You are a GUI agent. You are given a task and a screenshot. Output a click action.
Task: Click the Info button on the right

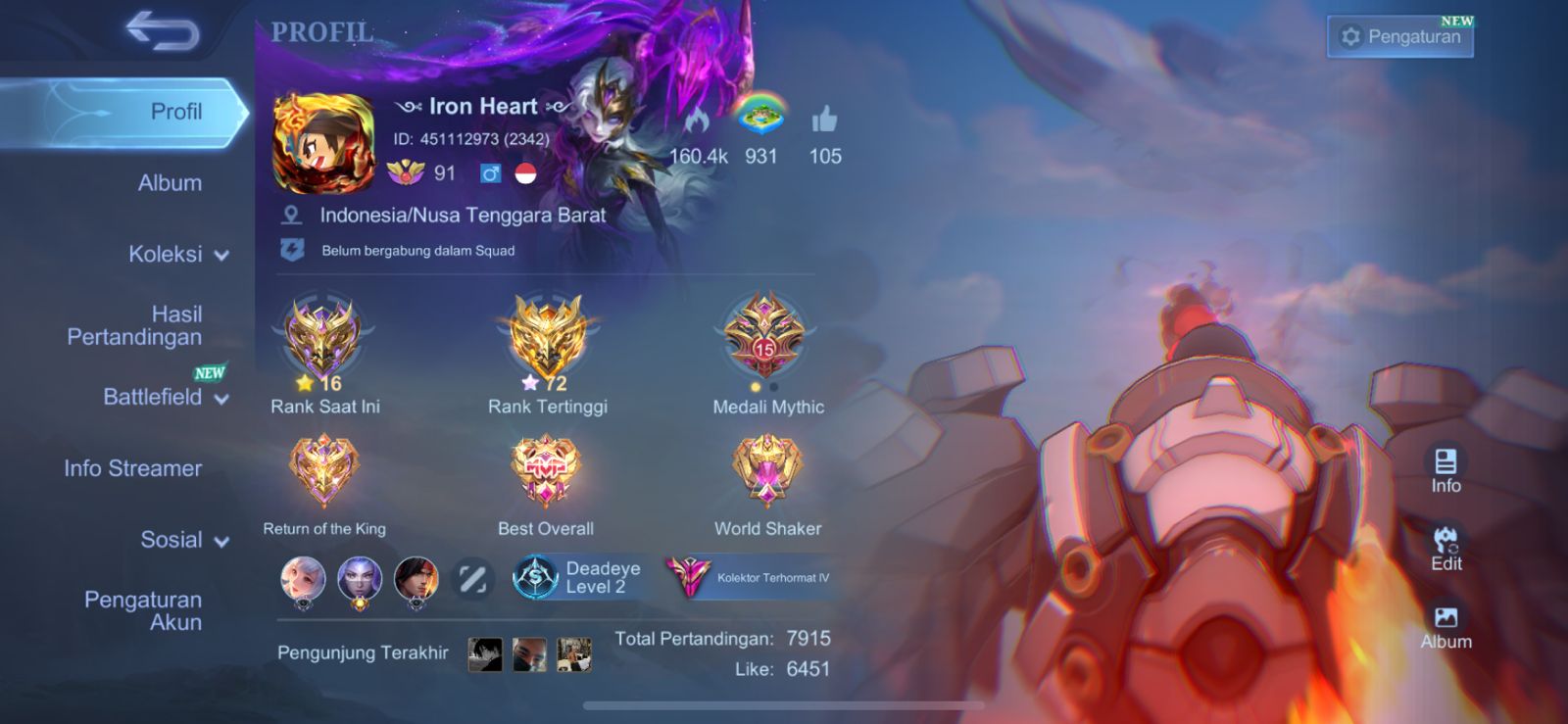click(1445, 470)
